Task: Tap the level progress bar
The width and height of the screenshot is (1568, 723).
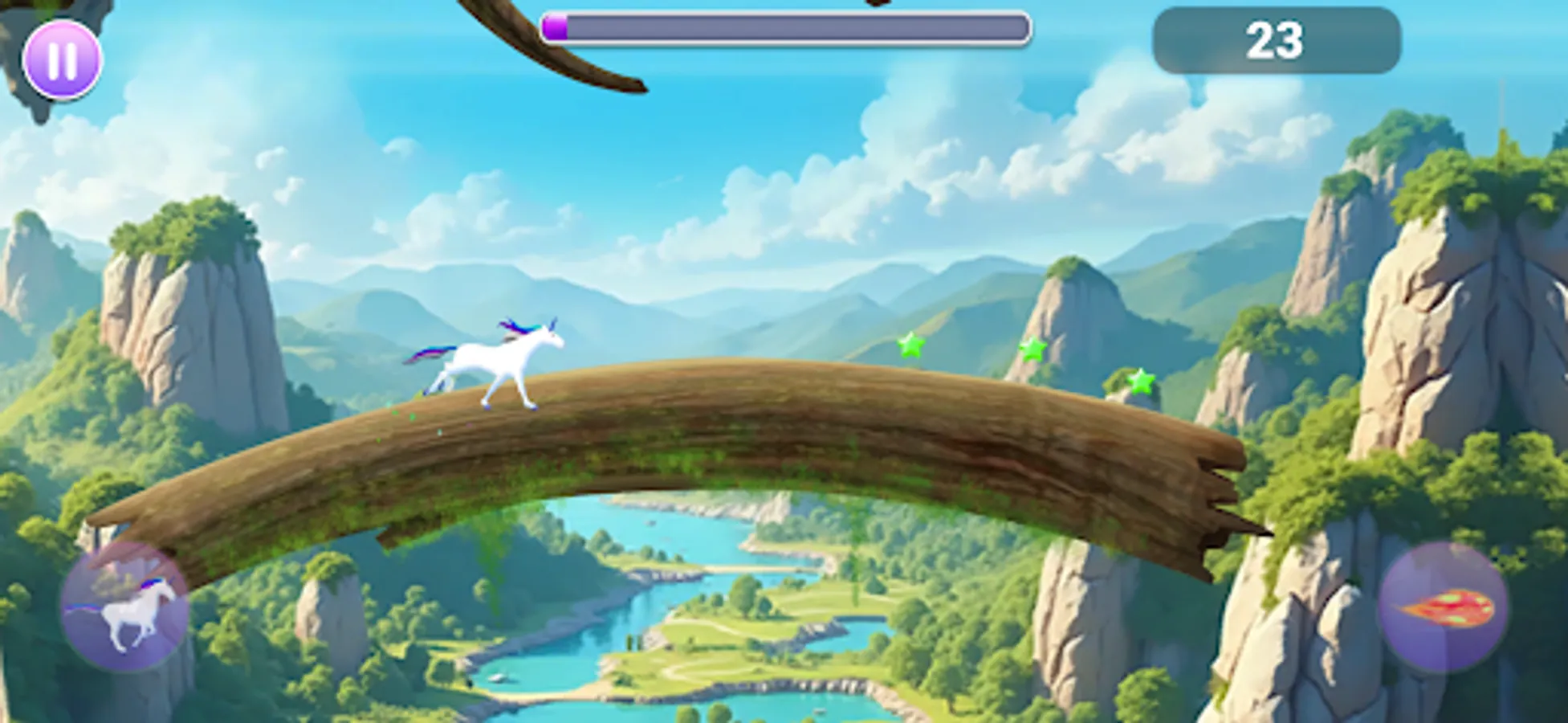Action: [x=787, y=27]
